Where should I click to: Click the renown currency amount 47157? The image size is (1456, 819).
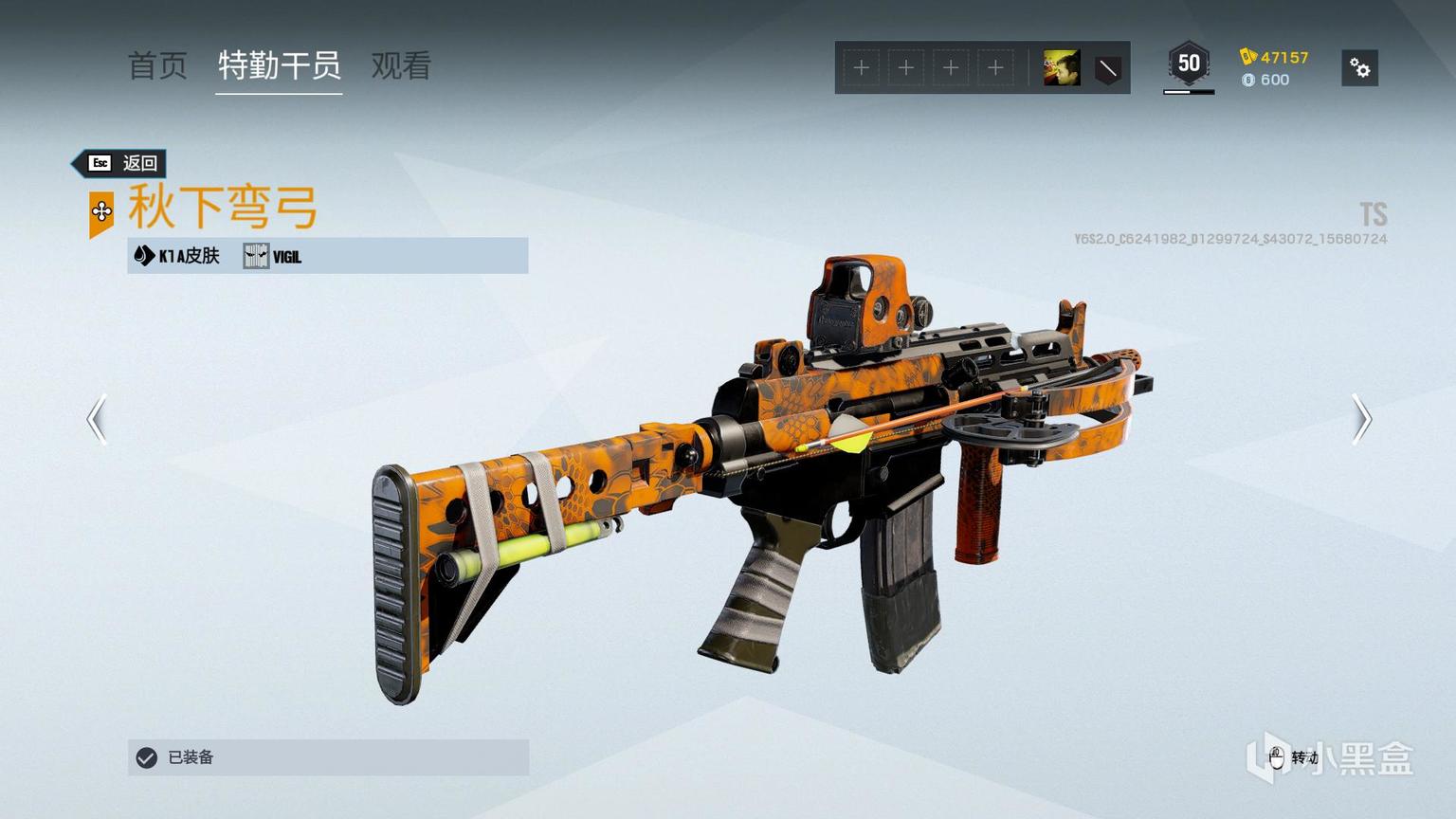1275,57
